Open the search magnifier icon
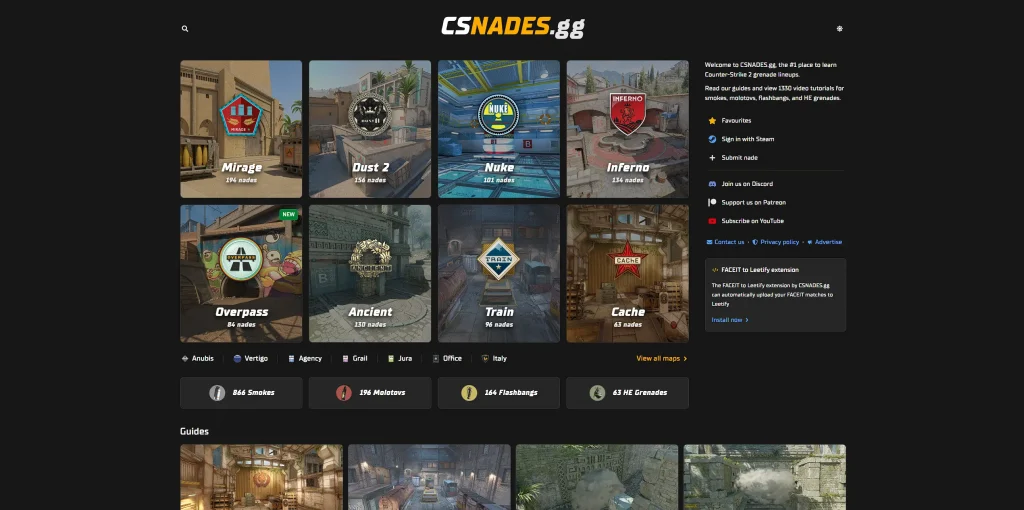1024x510 pixels. point(185,29)
